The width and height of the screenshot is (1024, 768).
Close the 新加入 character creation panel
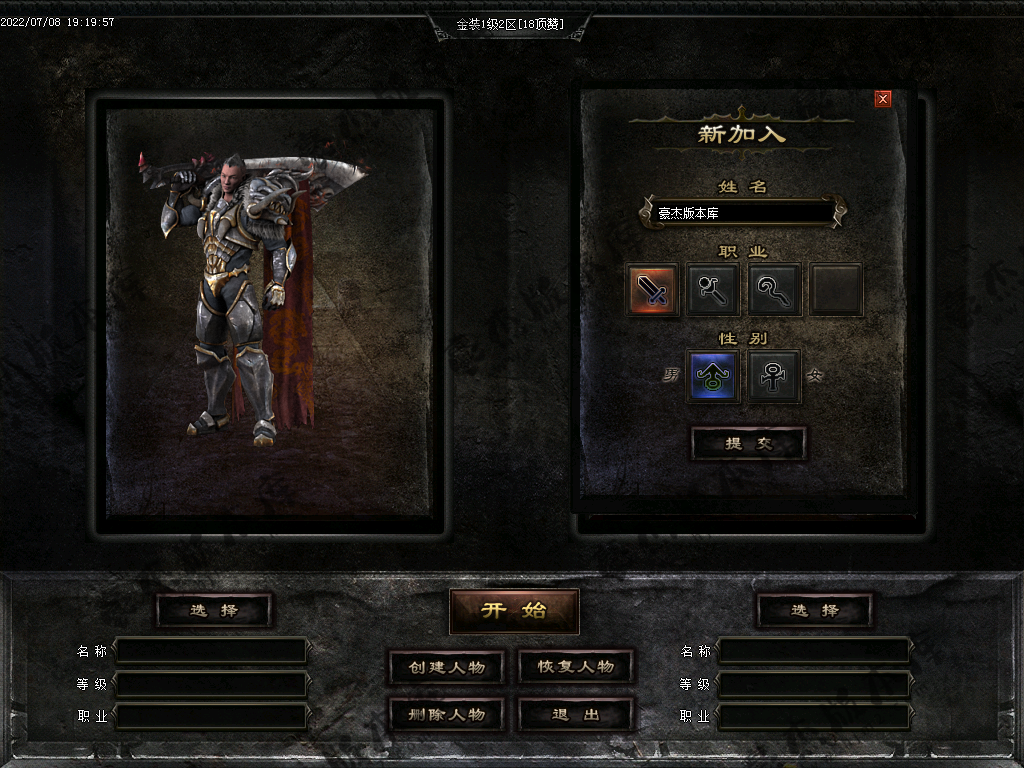pyautogui.click(x=882, y=98)
